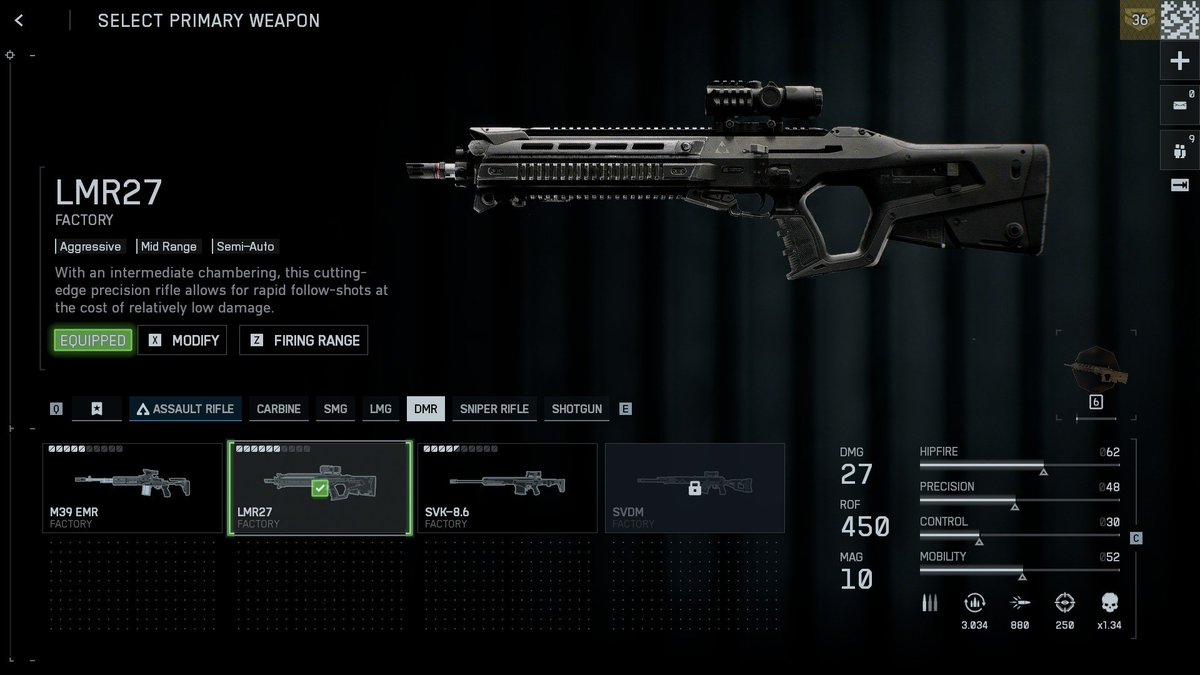Choose the SVK-8.6 rifle tile

coord(506,488)
